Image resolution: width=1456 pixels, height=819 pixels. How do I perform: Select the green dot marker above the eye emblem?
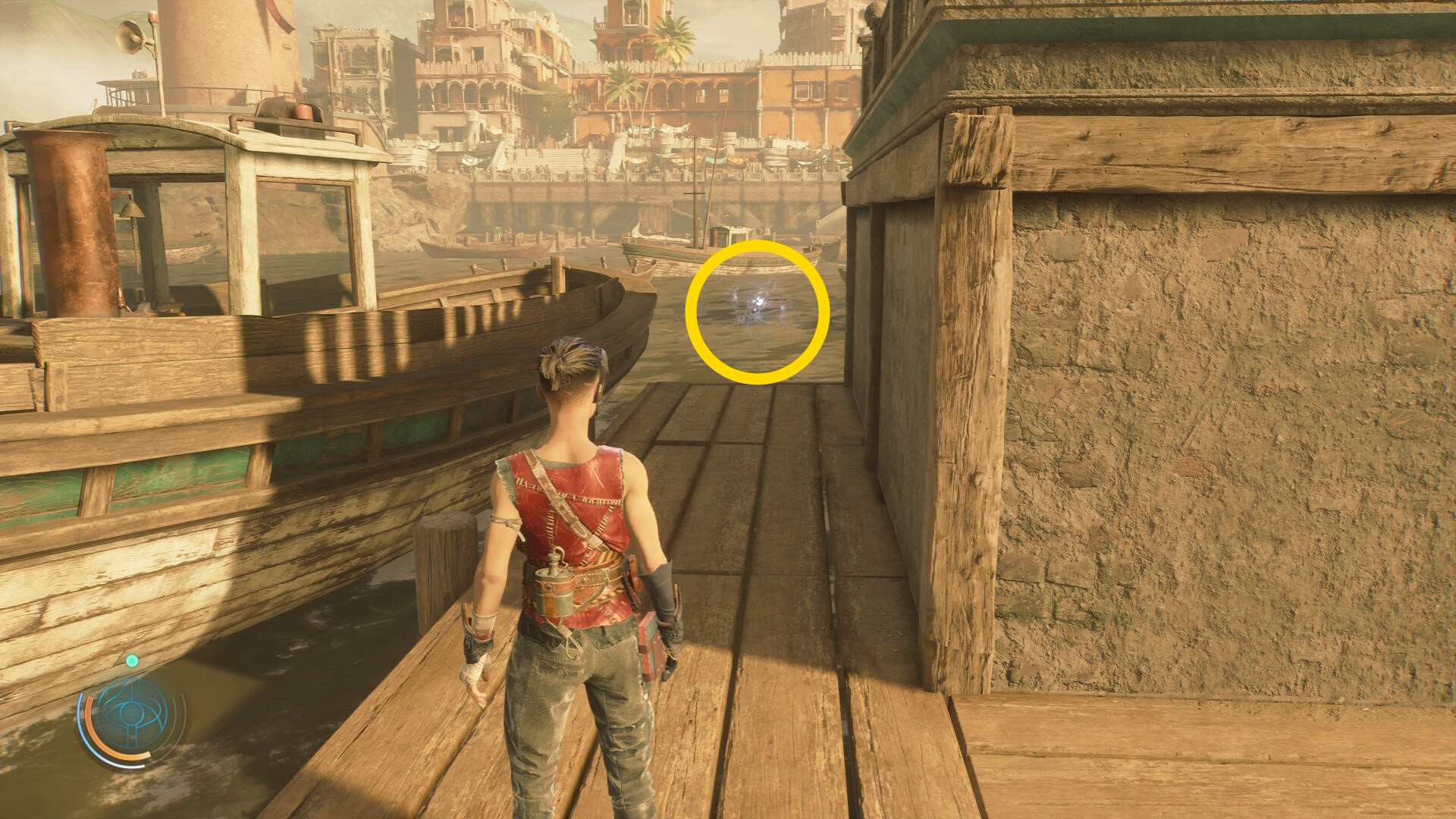click(x=132, y=661)
